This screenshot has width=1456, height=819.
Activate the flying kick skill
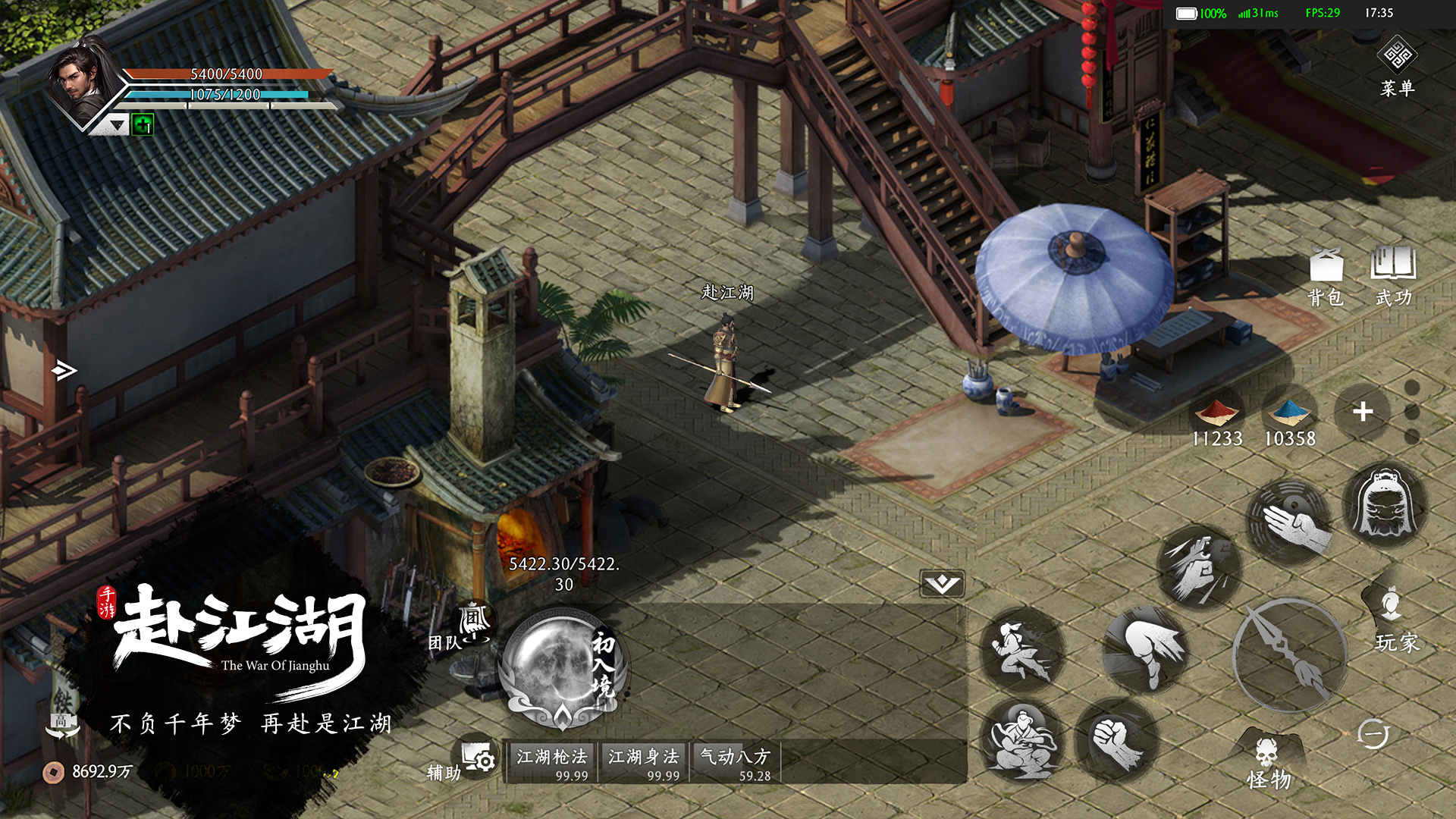(x=1021, y=651)
